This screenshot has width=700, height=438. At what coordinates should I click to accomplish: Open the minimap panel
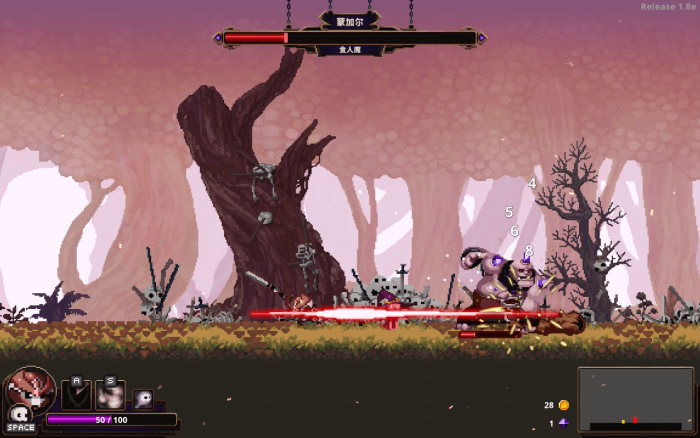pyautogui.click(x=635, y=399)
